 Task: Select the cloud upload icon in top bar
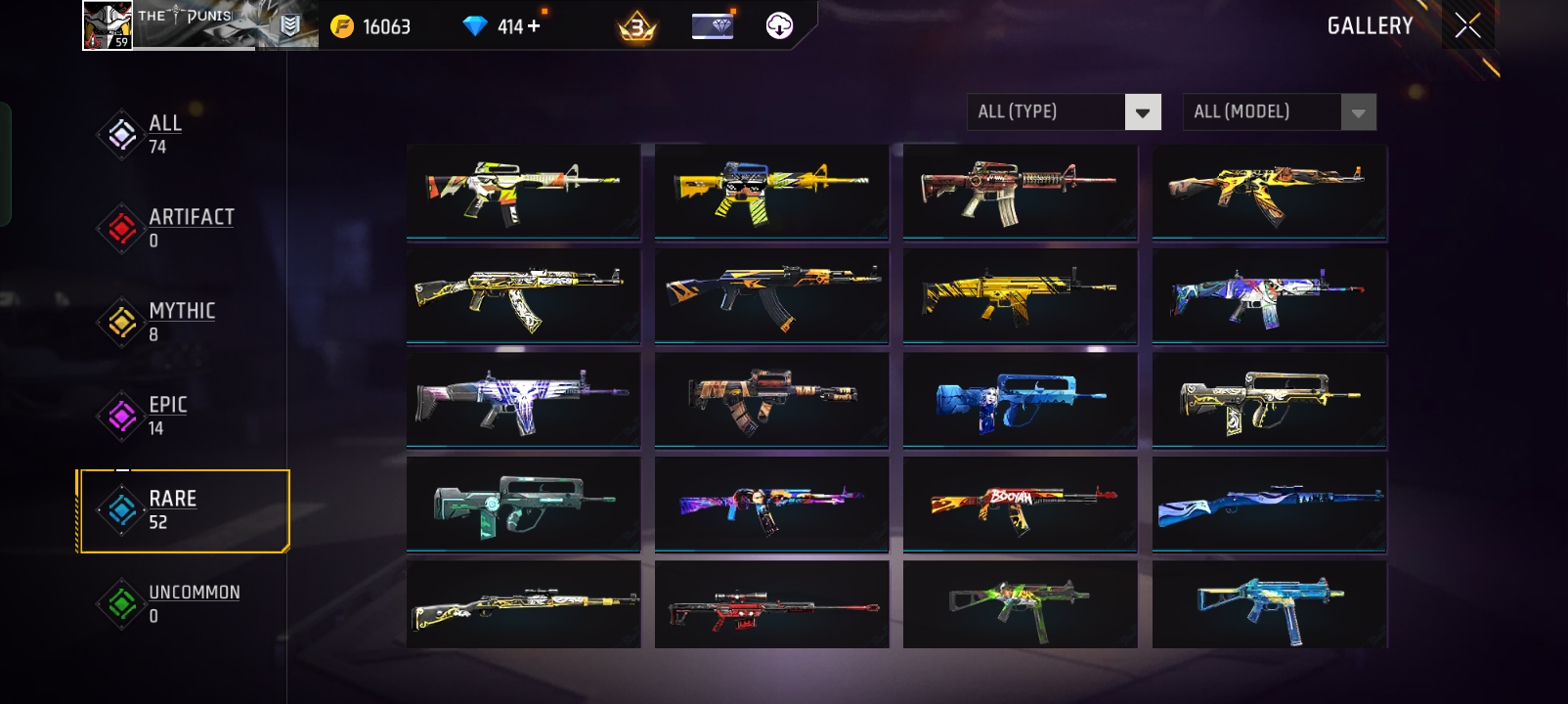click(x=777, y=24)
